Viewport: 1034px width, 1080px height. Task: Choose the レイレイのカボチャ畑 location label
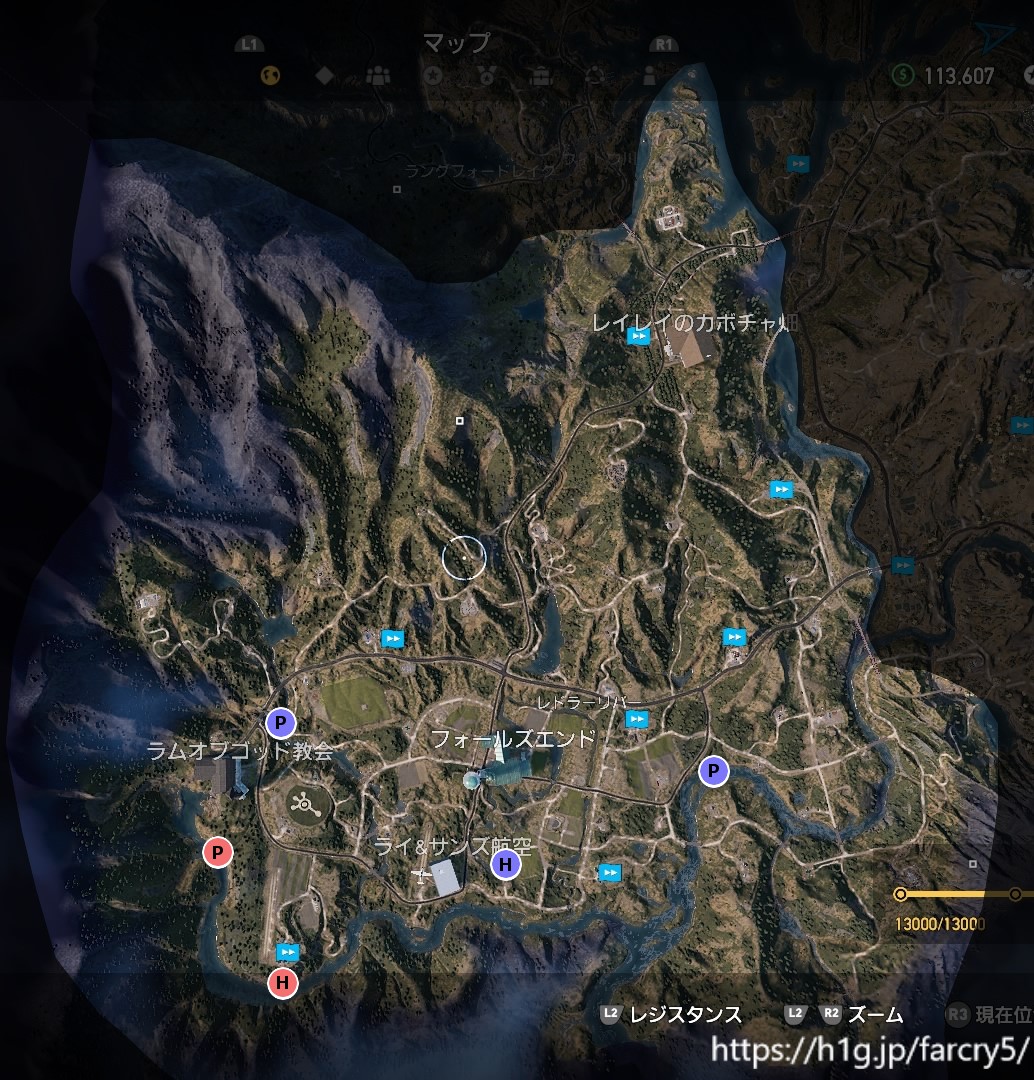pyautogui.click(x=694, y=322)
